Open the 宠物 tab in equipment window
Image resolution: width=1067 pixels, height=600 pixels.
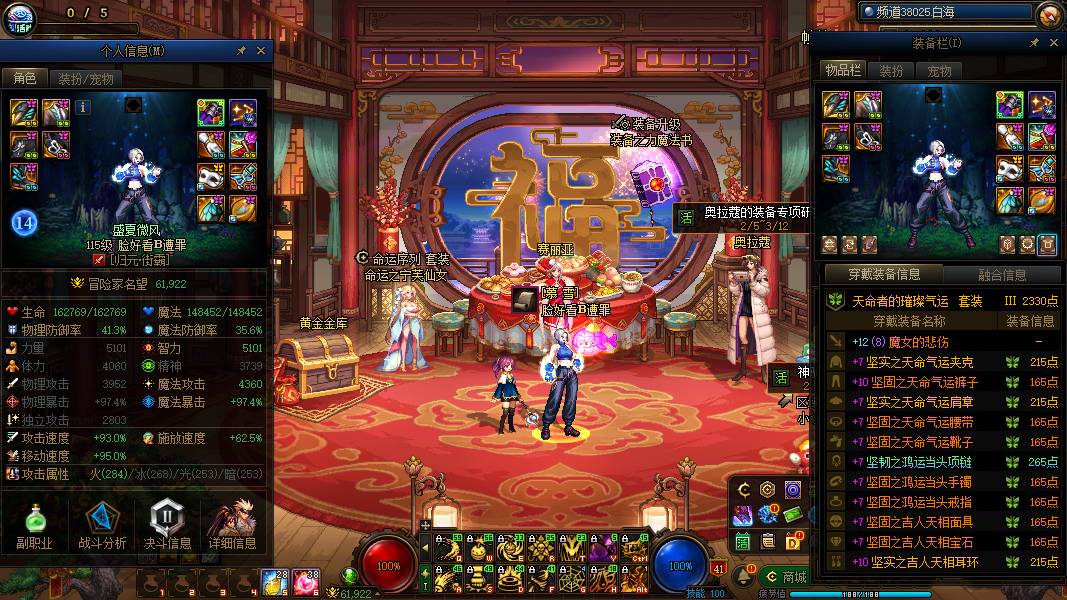[x=939, y=71]
